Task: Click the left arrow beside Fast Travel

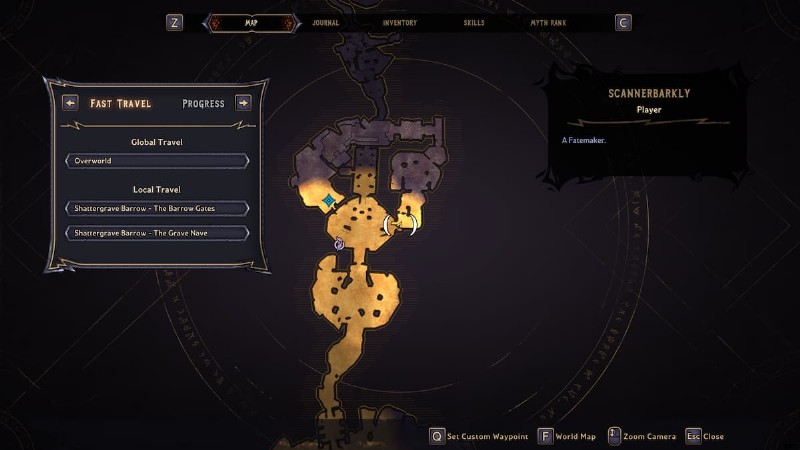Action: [x=70, y=103]
